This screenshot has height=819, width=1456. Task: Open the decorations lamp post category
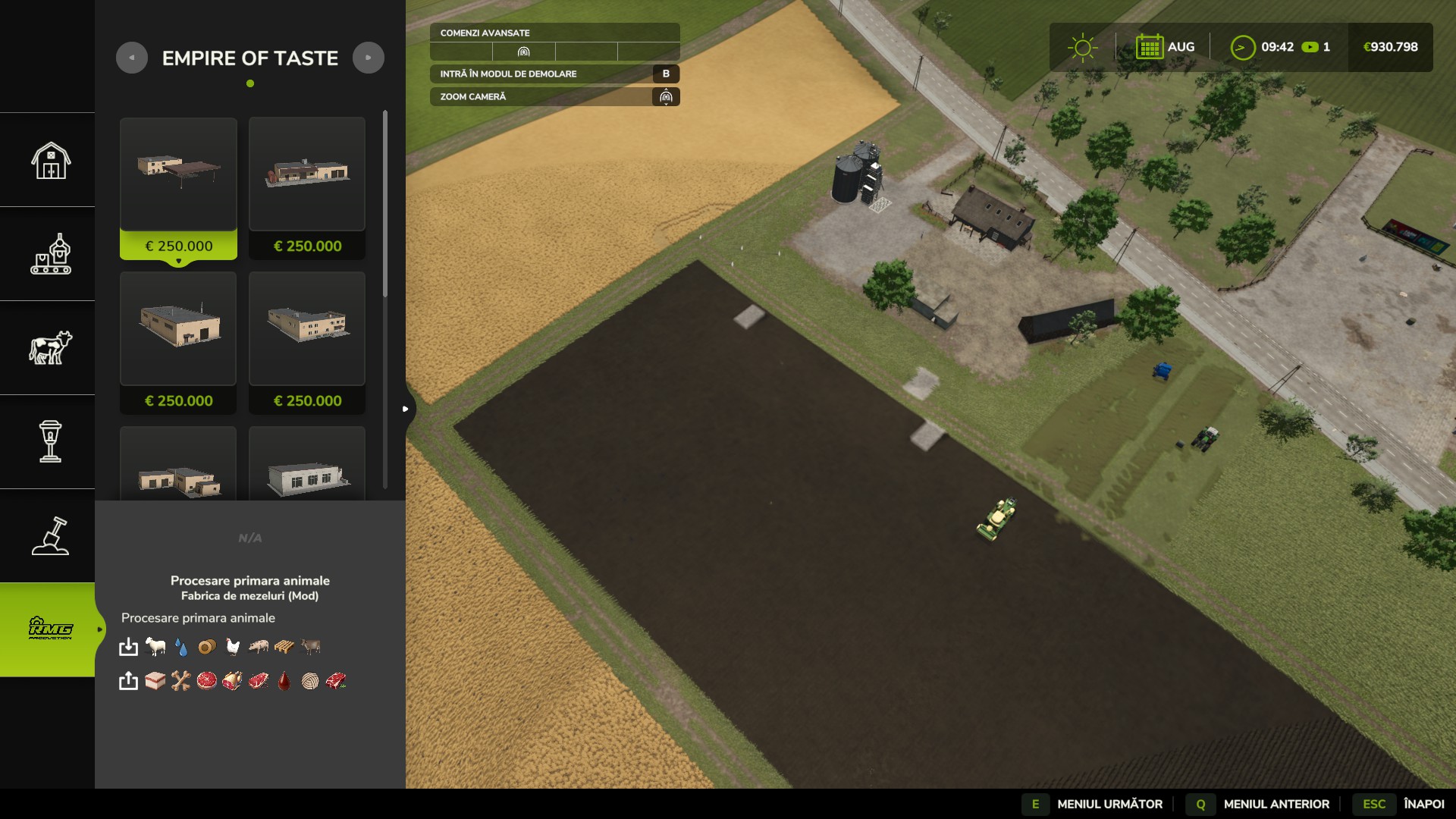pyautogui.click(x=50, y=442)
